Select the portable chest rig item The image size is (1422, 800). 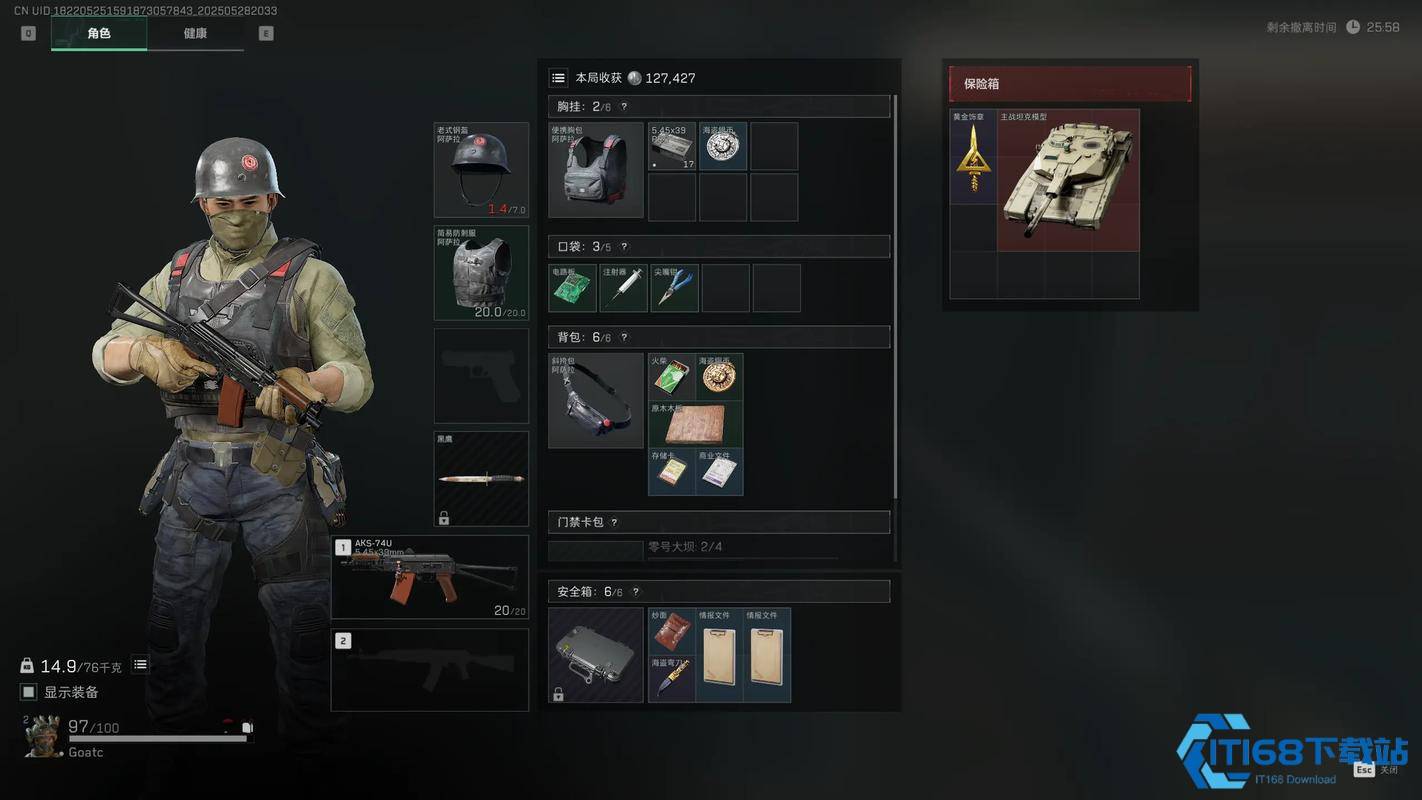click(x=596, y=171)
